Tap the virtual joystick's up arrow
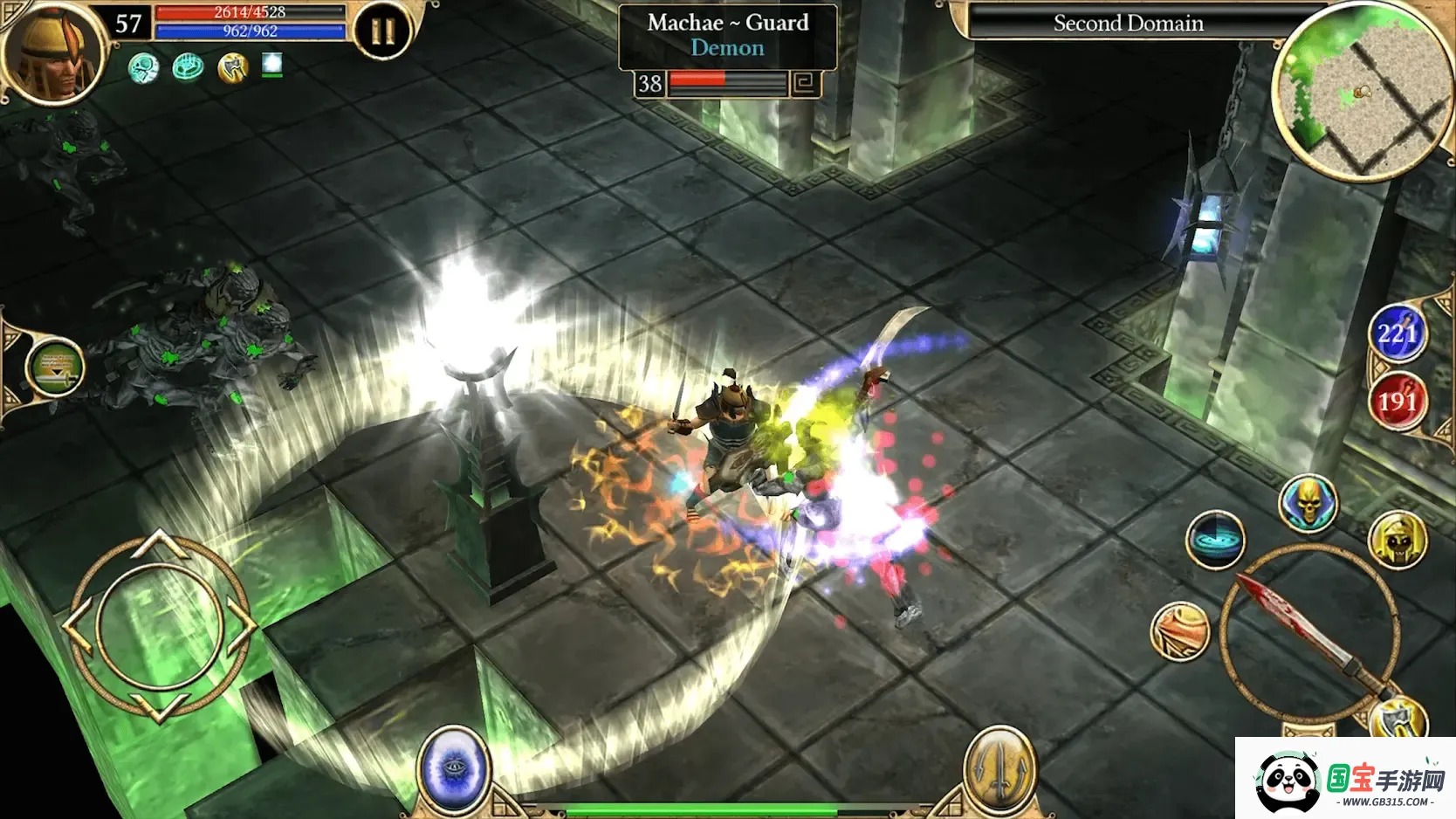 tap(159, 545)
